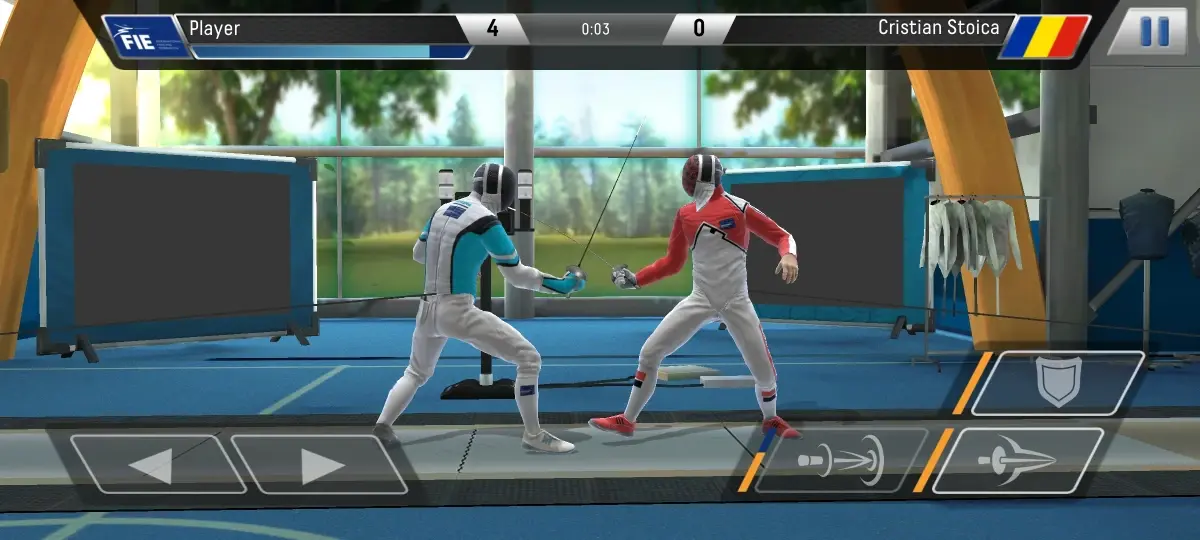This screenshot has width=1200, height=540.
Task: Pause the fencing match
Action: coord(1153,32)
